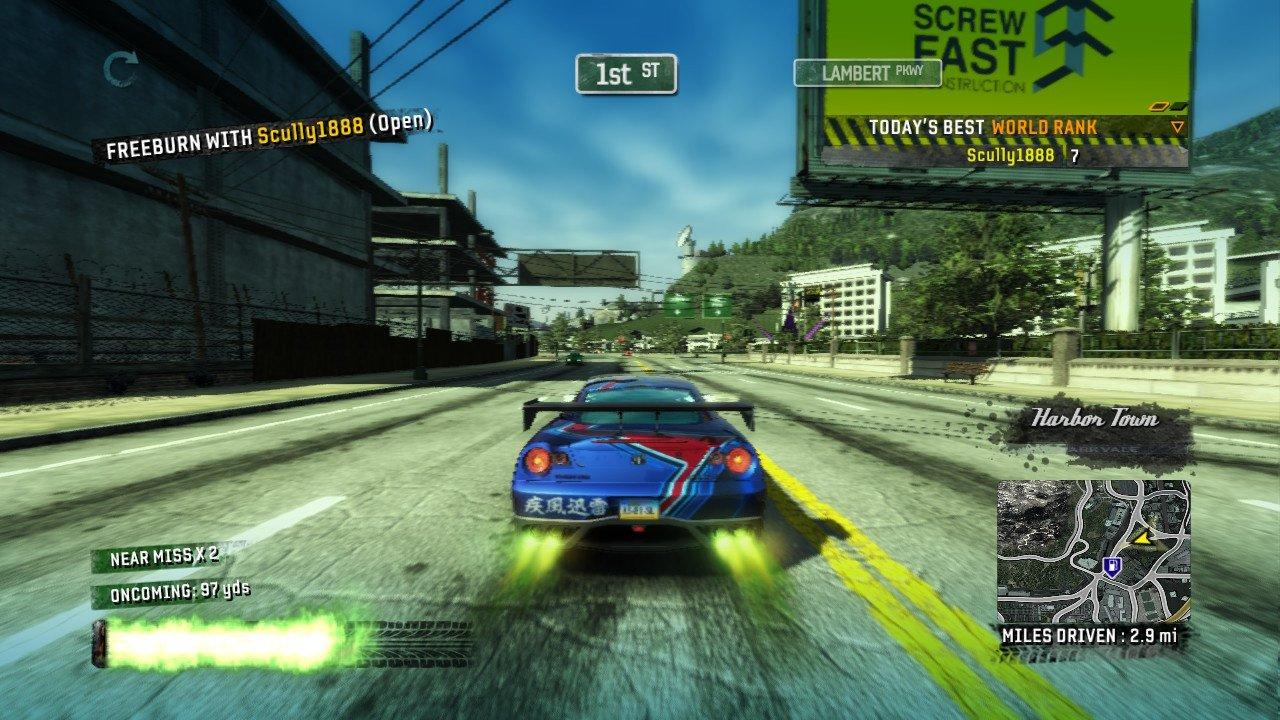
Task: Open the Harbor Town minimap
Action: click(1093, 551)
